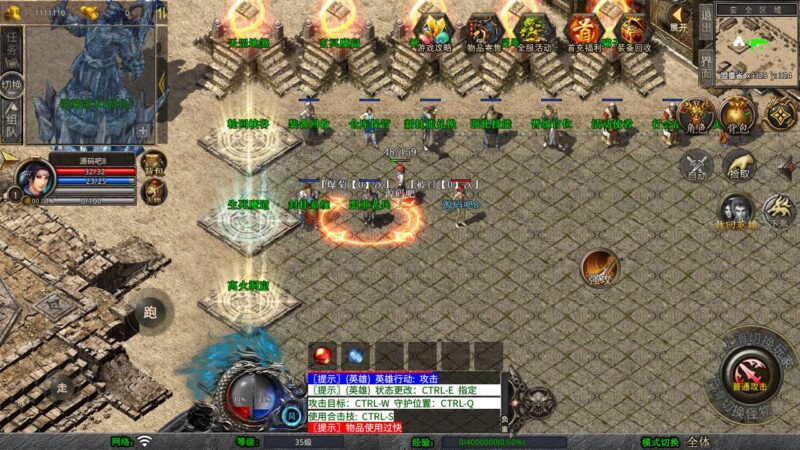Viewport: 800px width, 450px height.
Task: Open the 游戏攻略 game guide icon
Action: tap(434, 30)
